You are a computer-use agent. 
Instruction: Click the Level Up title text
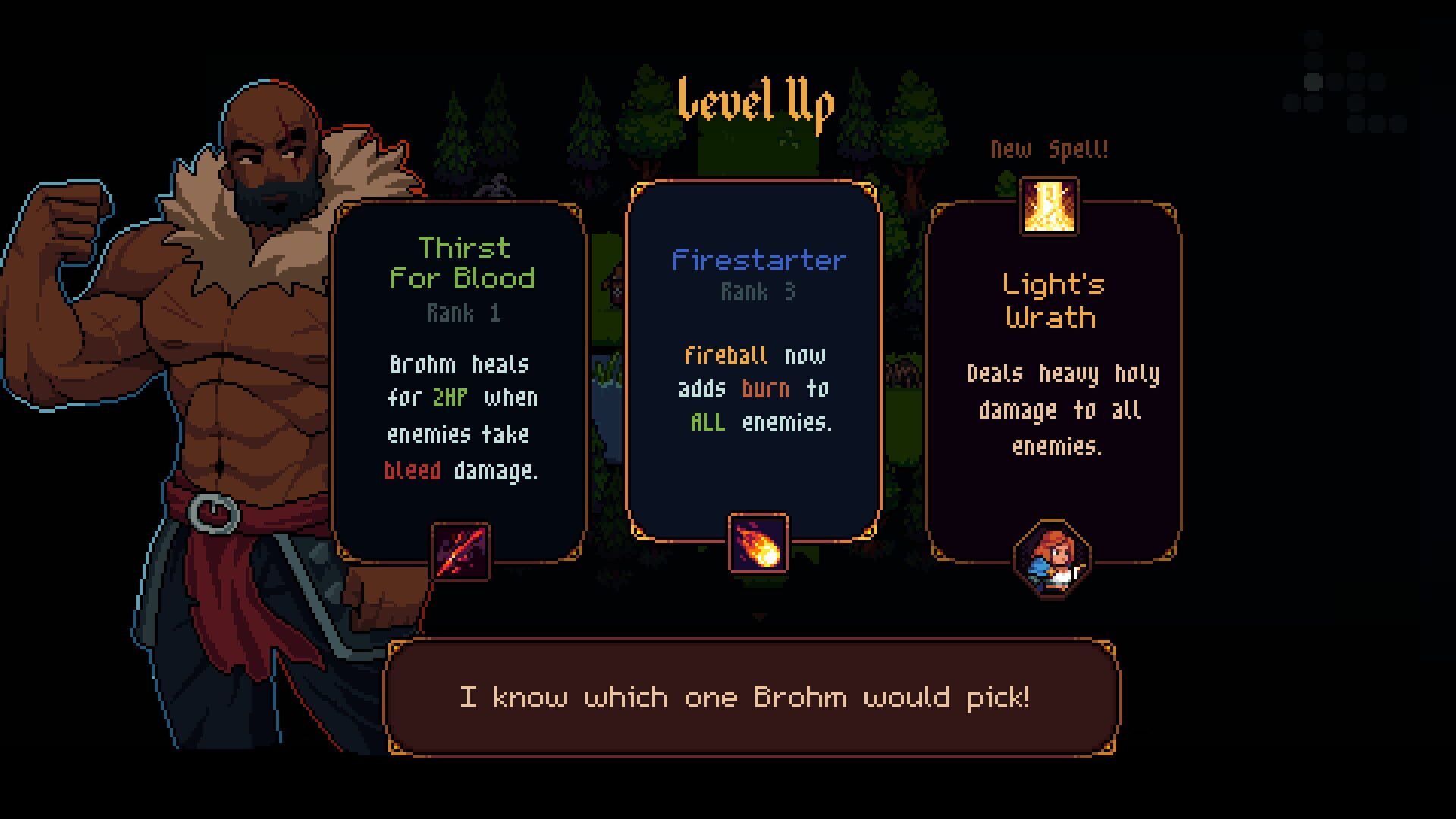coord(756,102)
